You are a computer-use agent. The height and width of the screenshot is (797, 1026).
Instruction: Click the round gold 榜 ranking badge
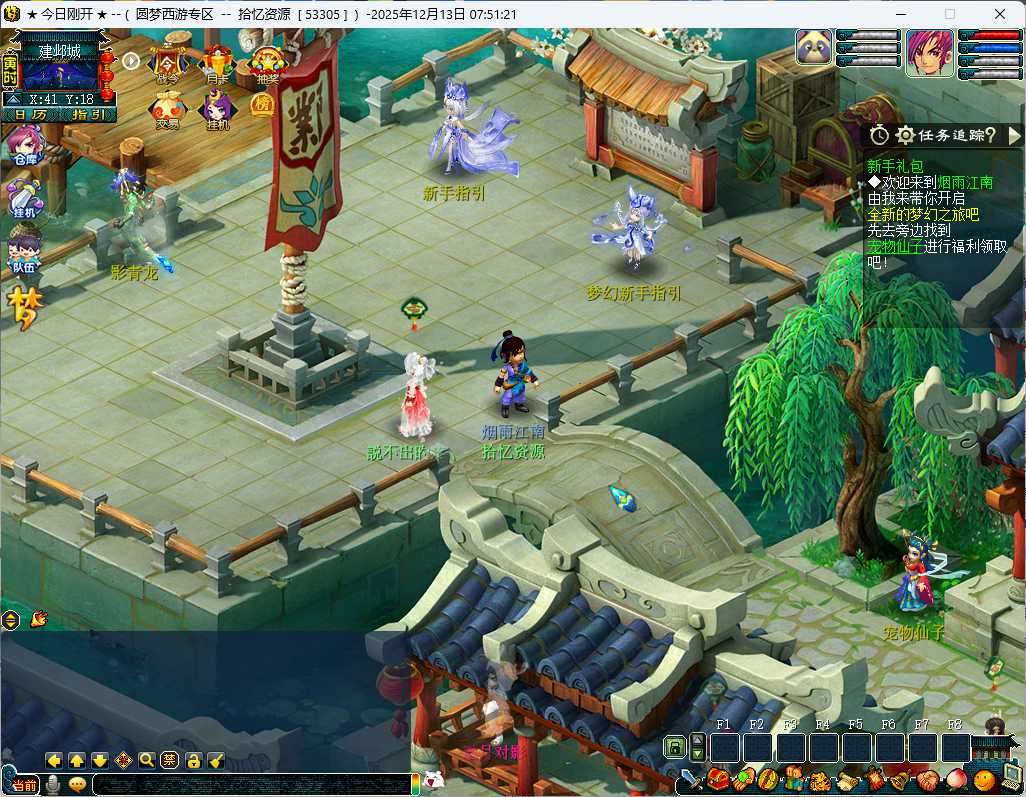[x=262, y=106]
